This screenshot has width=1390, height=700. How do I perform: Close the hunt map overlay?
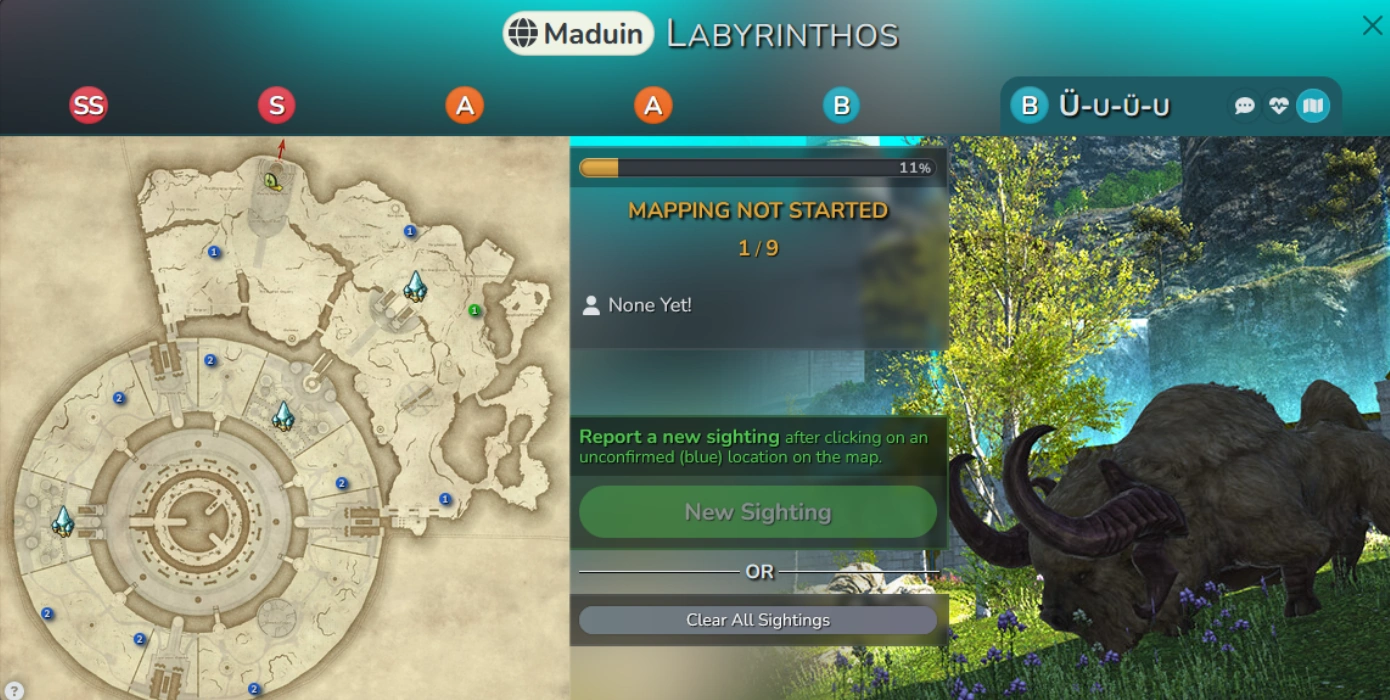click(1372, 27)
